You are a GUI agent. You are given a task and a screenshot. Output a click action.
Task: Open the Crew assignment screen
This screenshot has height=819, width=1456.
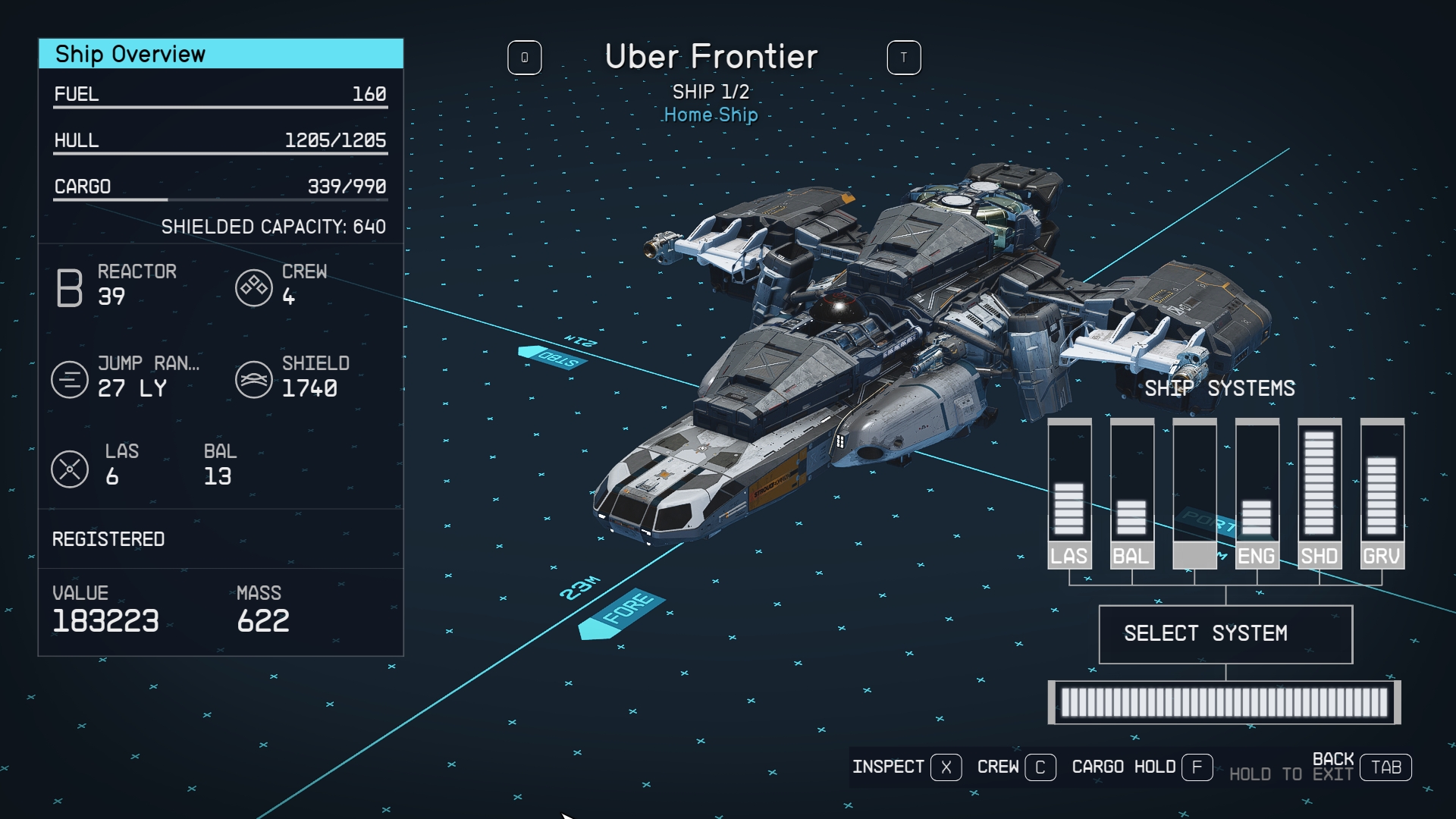click(1015, 767)
